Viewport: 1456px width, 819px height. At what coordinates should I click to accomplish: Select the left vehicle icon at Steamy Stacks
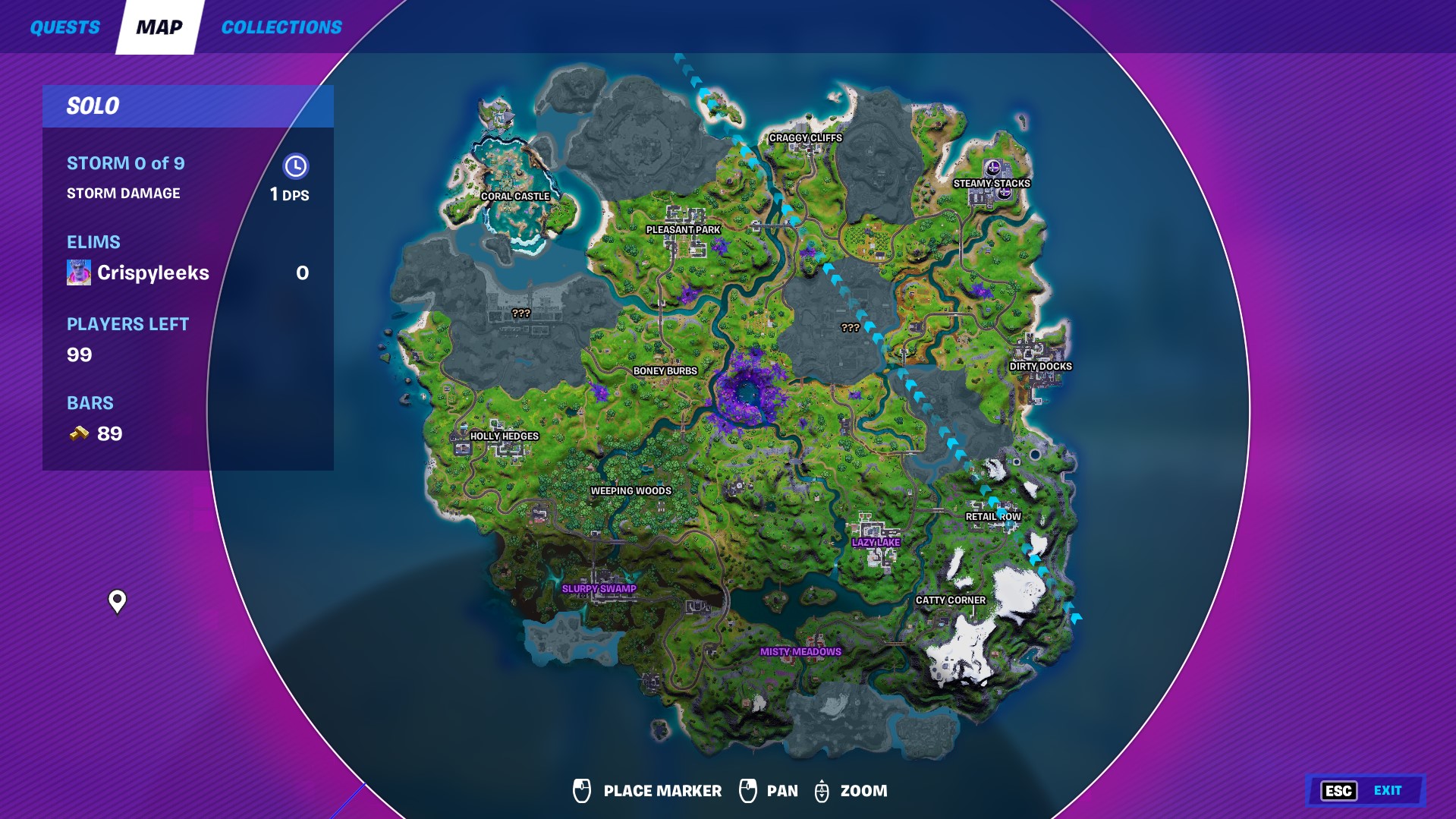[992, 168]
